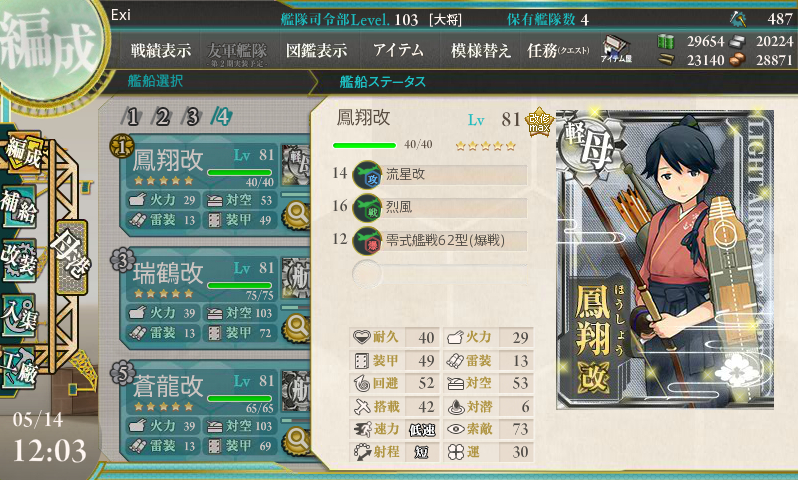Click the 零式艦戦62型(爆戦) equipment slot
This screenshot has width=798, height=480.
[450, 240]
